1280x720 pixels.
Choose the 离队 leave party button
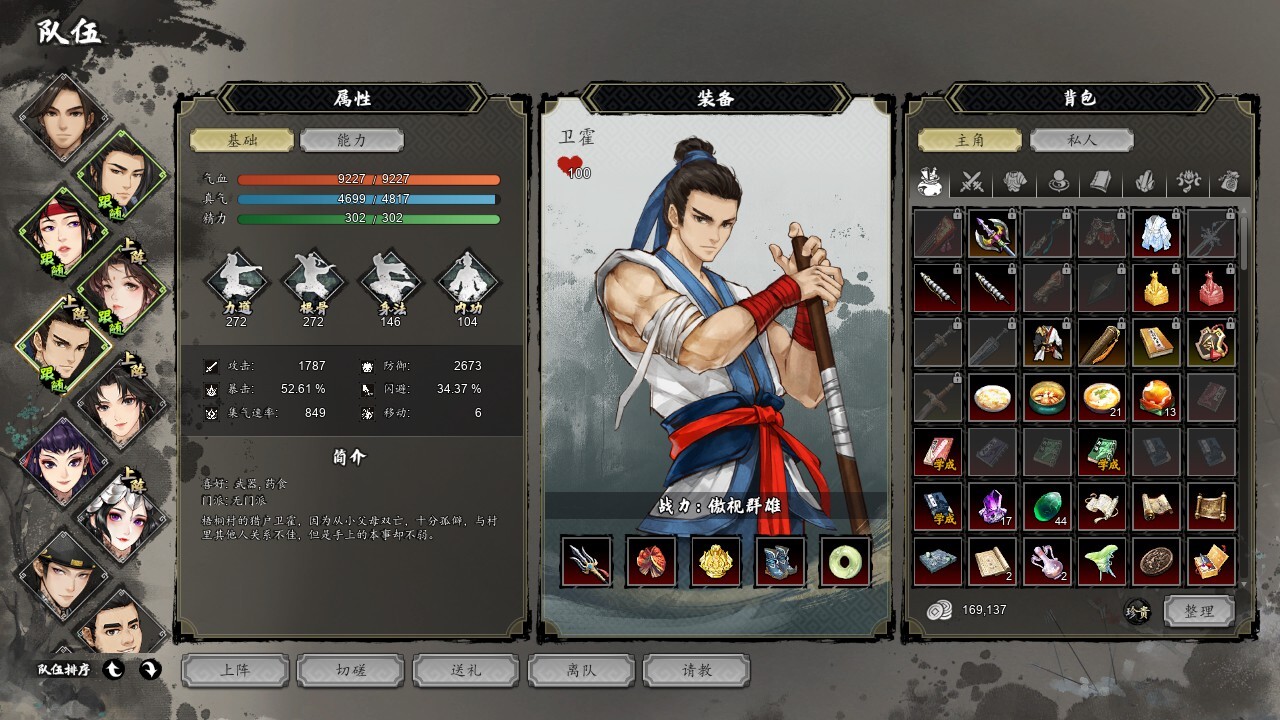point(581,670)
